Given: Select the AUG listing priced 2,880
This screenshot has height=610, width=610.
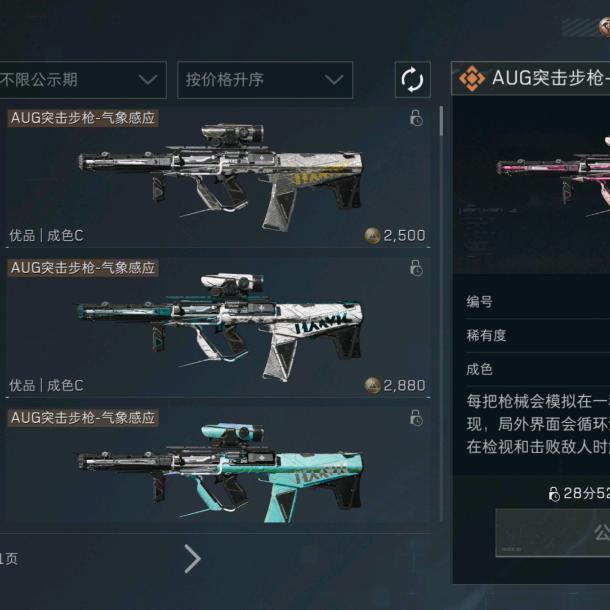Looking at the screenshot, I should point(218,327).
